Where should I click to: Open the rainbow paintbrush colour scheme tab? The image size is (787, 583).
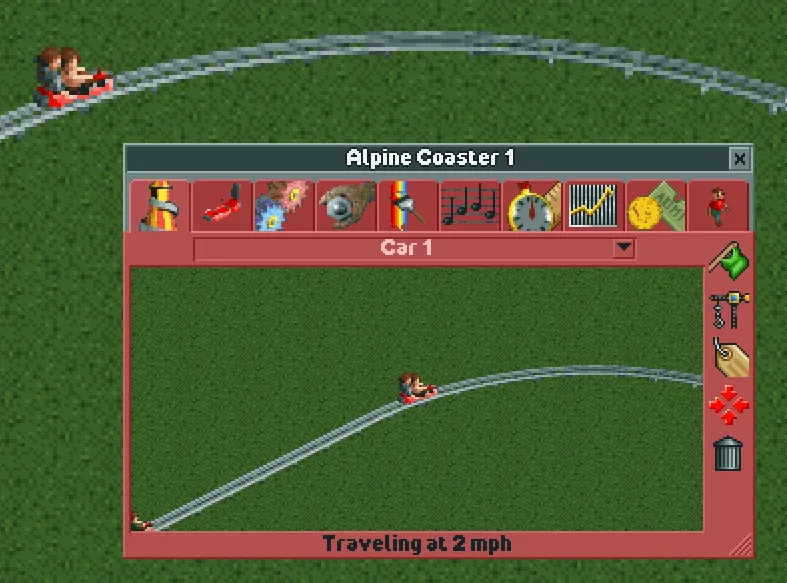pos(408,206)
